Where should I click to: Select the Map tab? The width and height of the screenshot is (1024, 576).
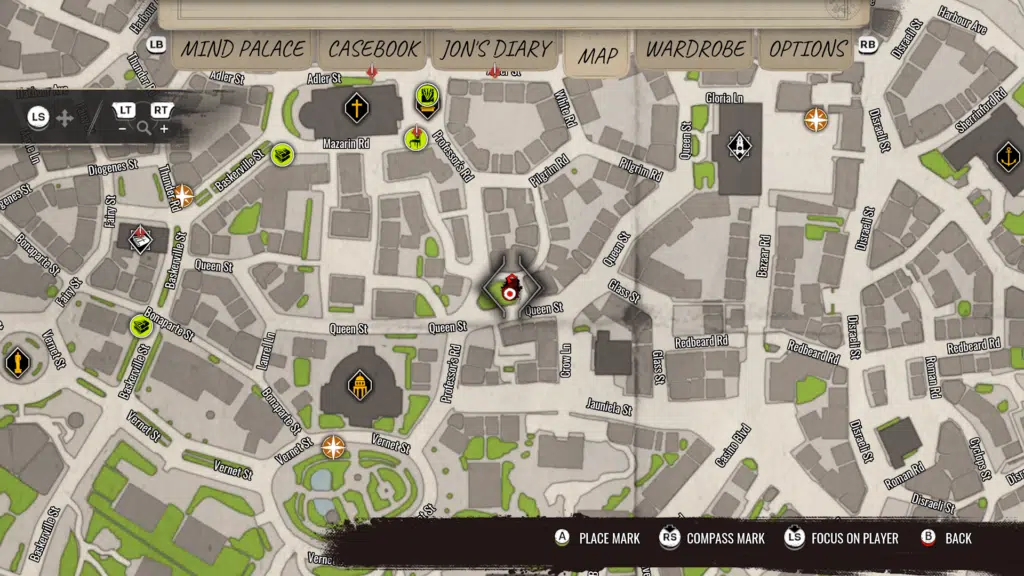tap(597, 56)
